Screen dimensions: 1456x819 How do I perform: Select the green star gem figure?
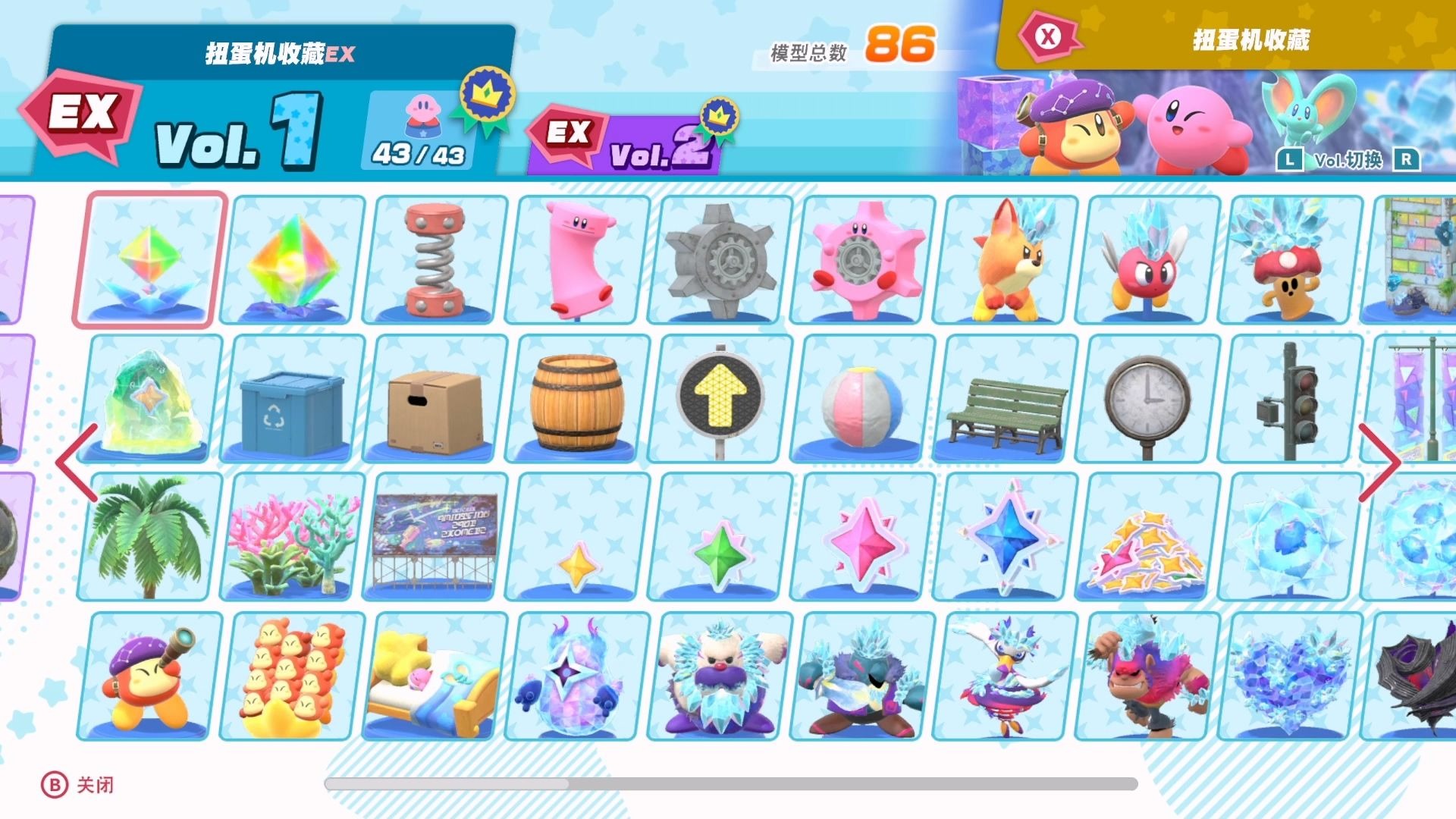tap(720, 554)
